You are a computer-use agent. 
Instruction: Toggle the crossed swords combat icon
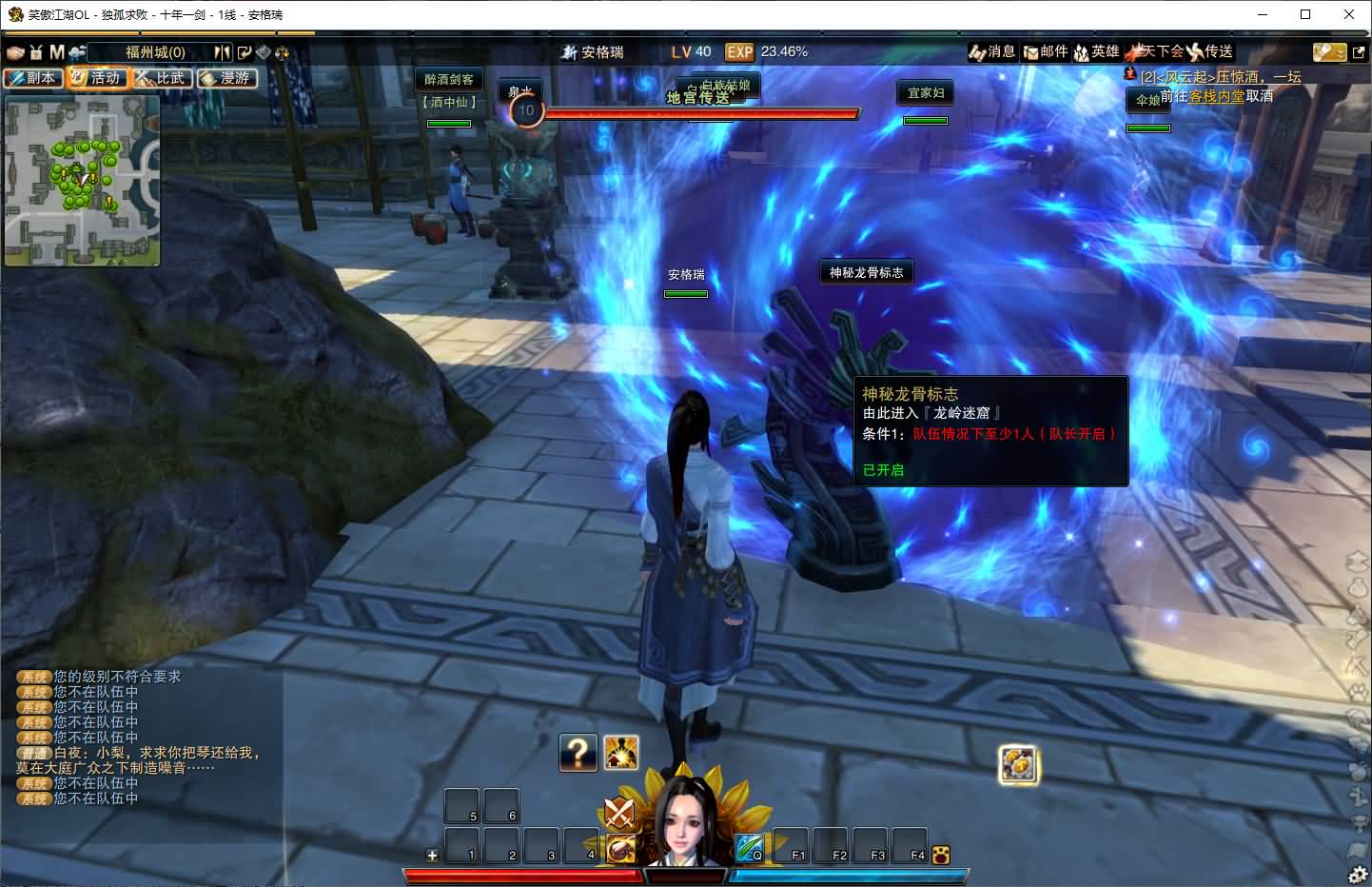click(620, 814)
